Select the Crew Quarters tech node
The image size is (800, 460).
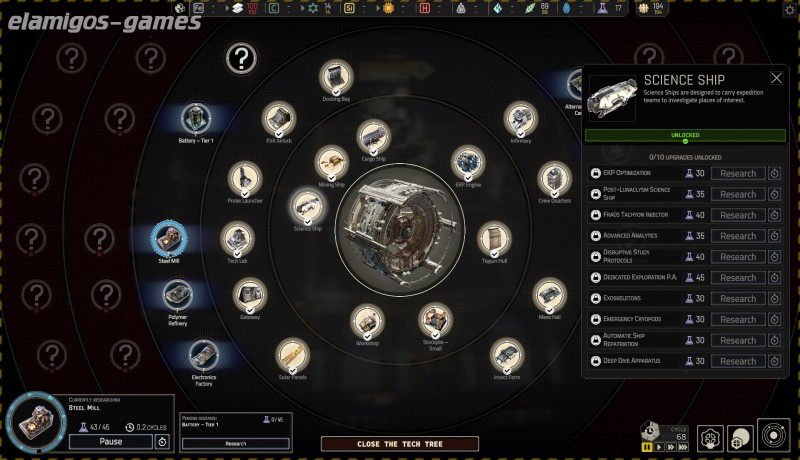coord(554,180)
